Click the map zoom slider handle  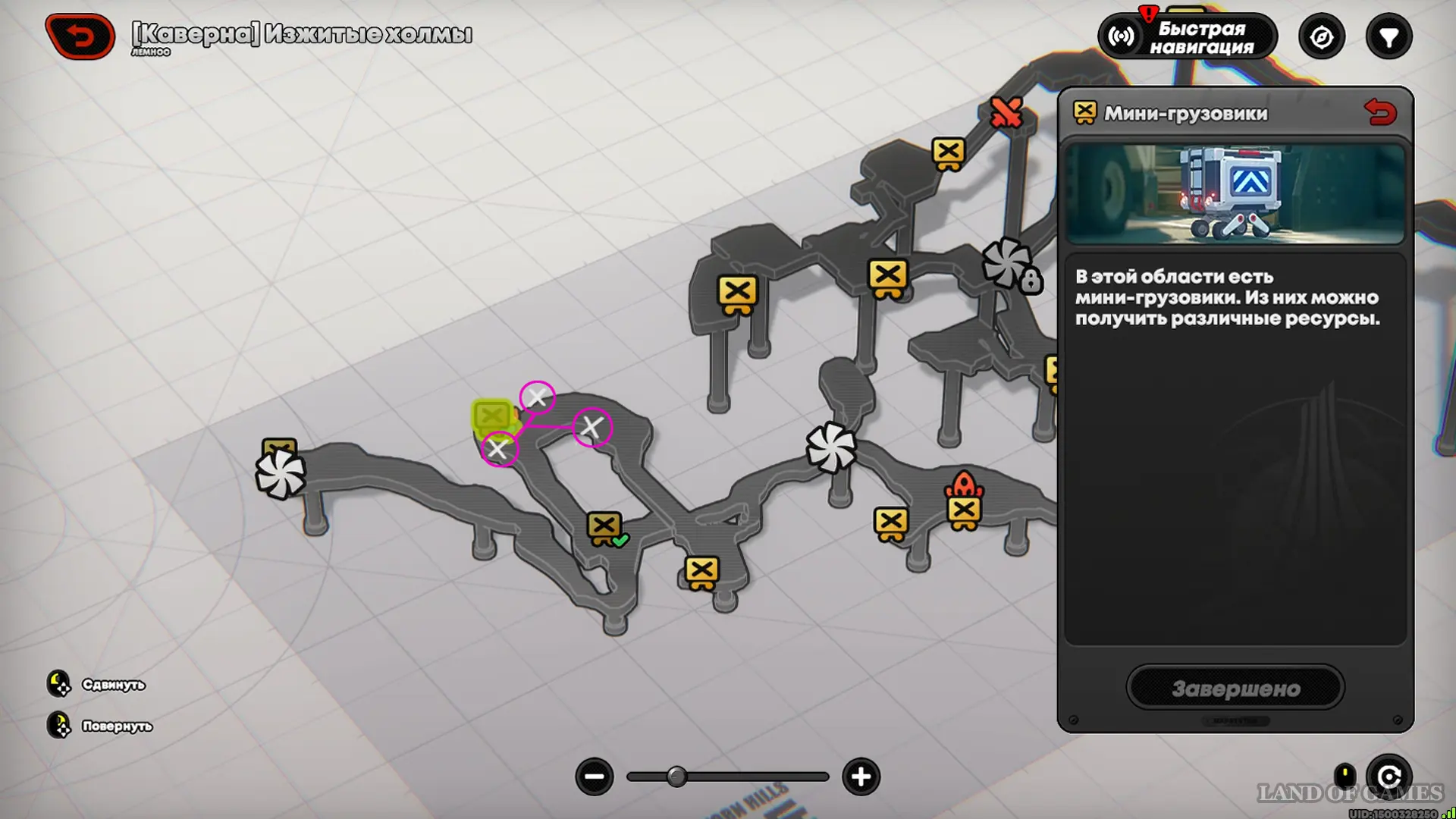[x=676, y=777]
